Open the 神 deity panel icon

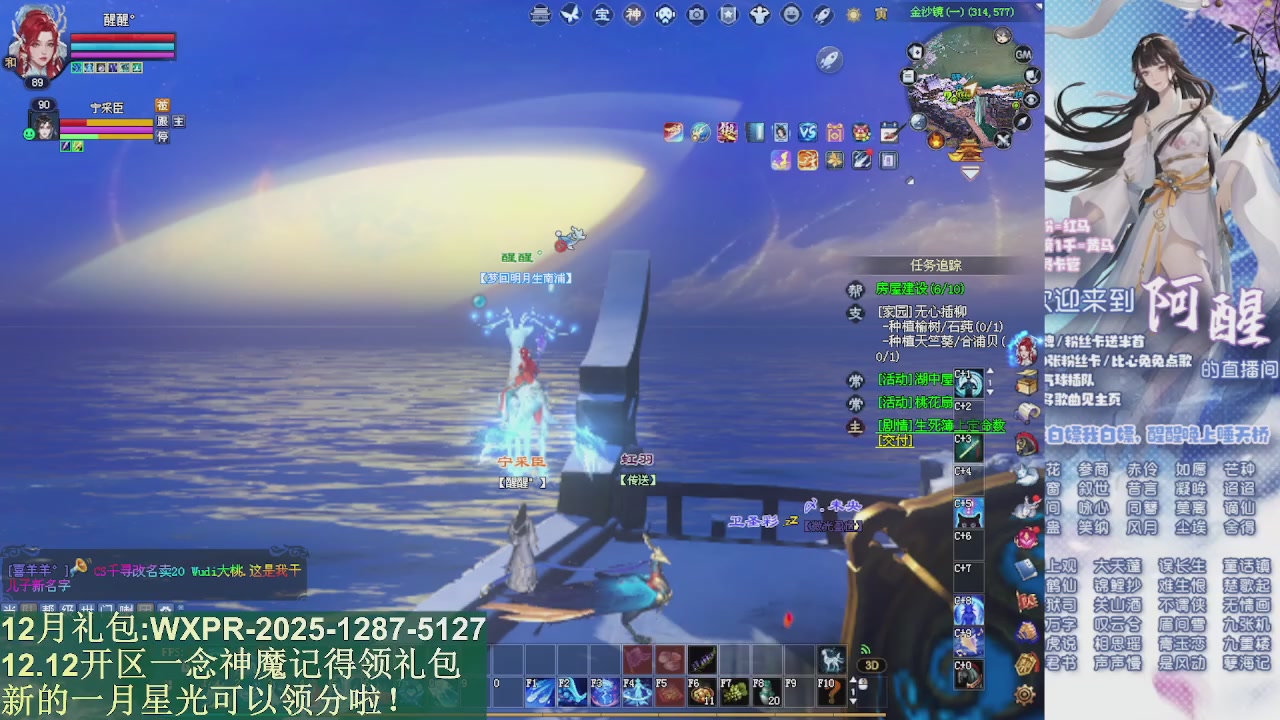(635, 15)
